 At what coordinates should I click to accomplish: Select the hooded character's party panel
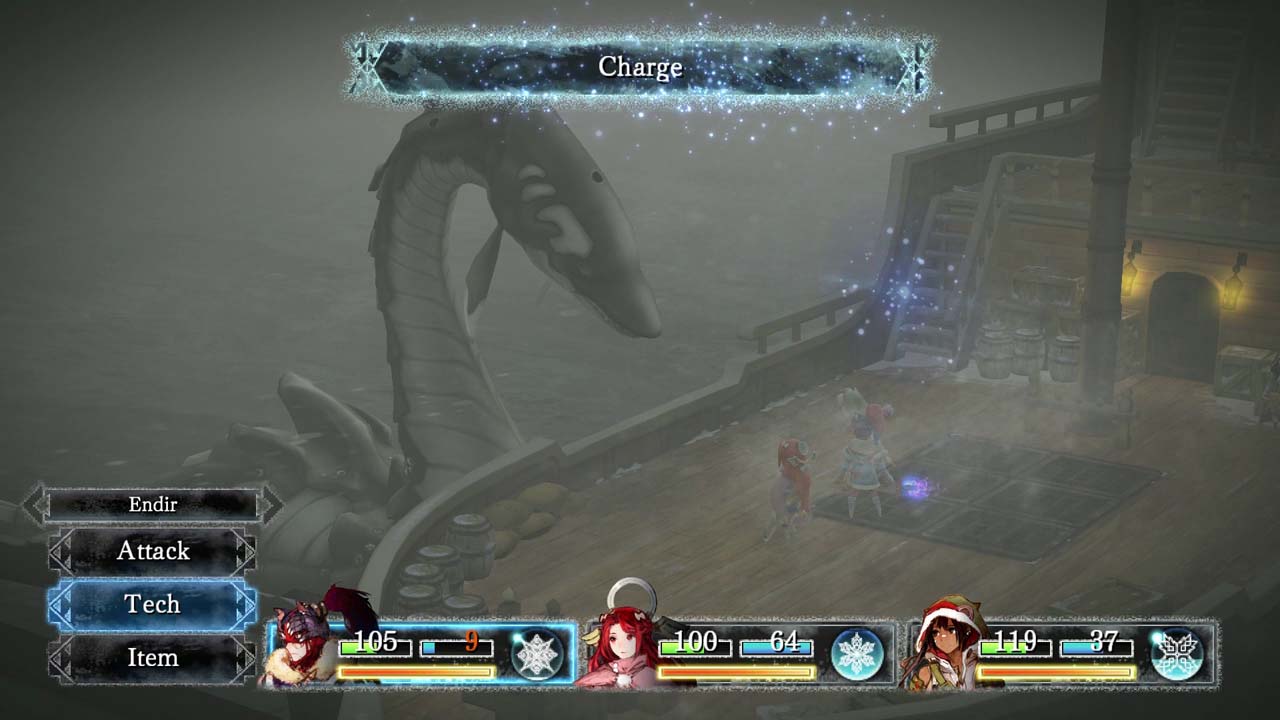(x=1060, y=654)
